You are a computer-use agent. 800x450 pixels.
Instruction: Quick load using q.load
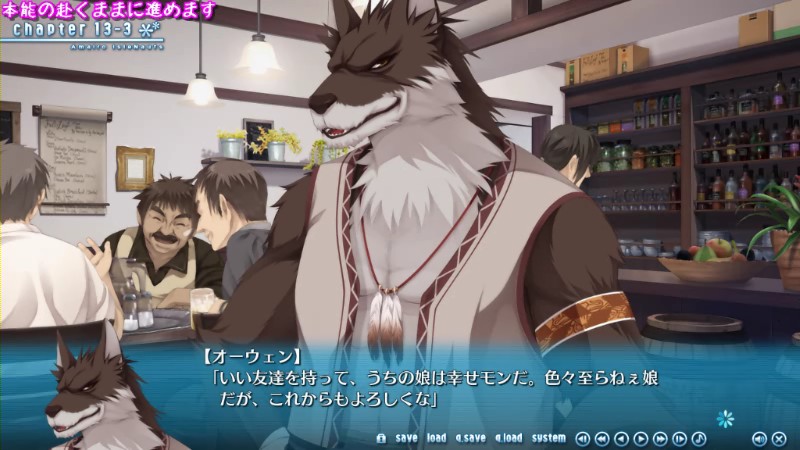(508, 438)
